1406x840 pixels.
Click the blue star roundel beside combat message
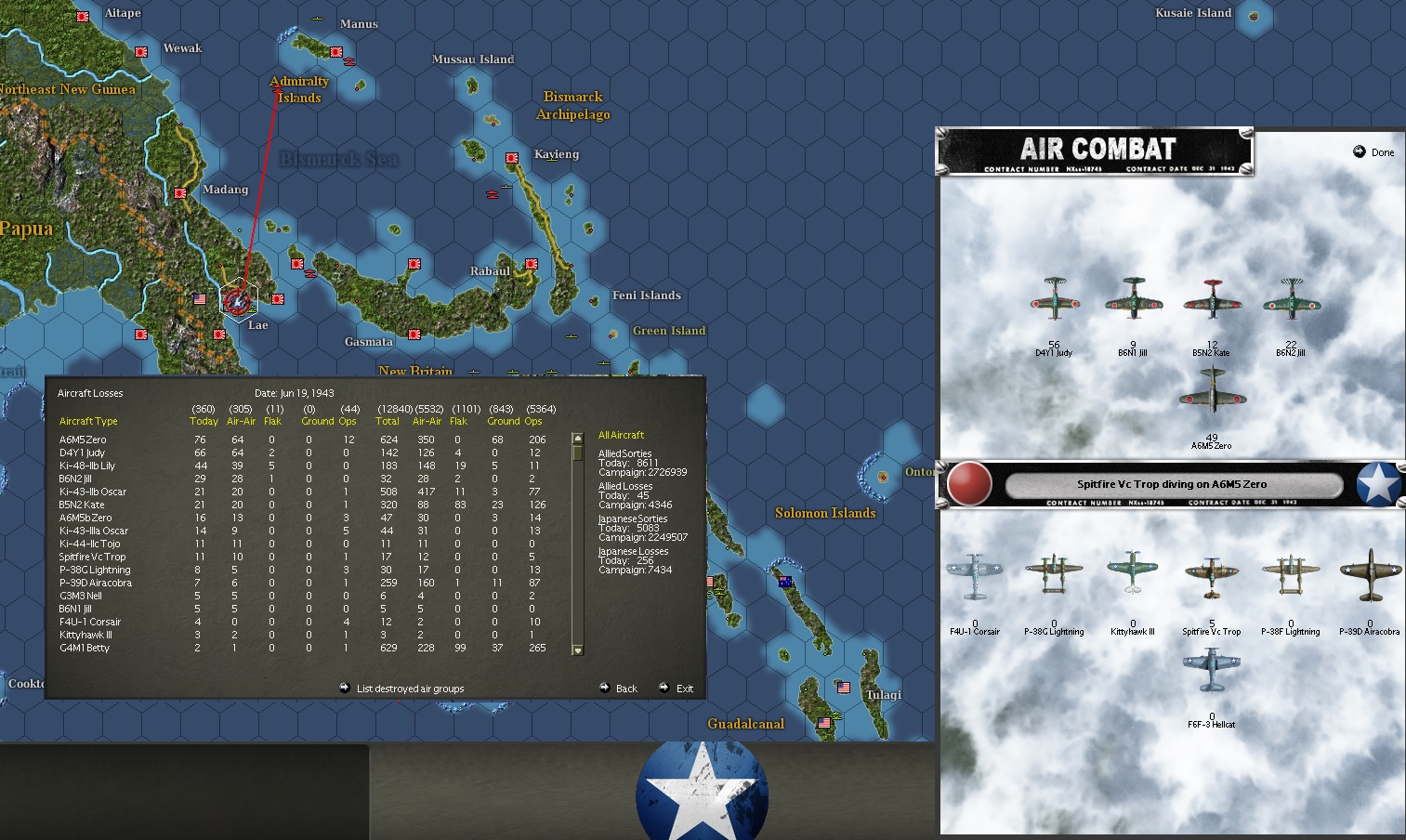click(1378, 483)
